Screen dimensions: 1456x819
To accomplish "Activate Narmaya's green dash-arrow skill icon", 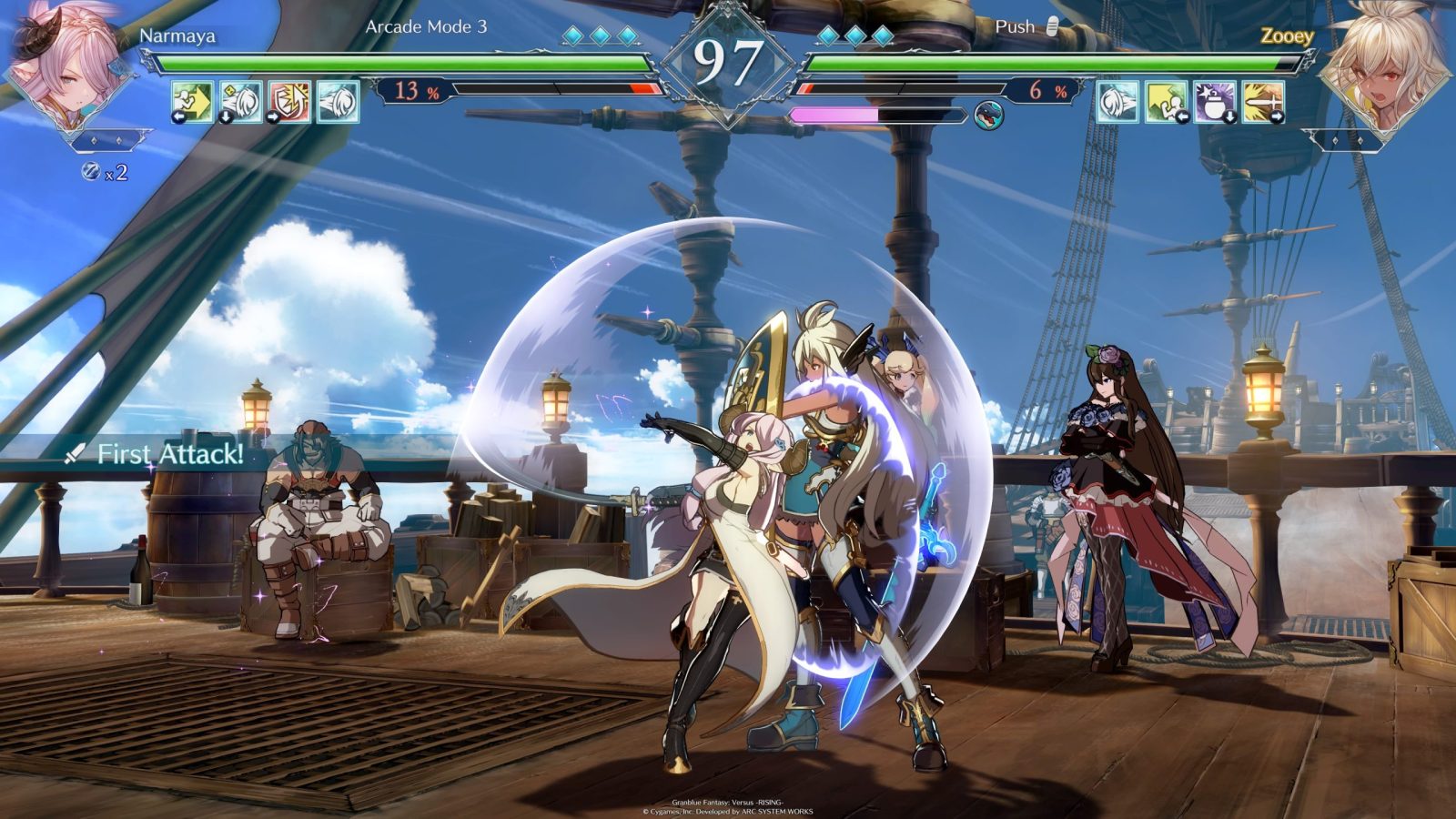I will (x=193, y=101).
